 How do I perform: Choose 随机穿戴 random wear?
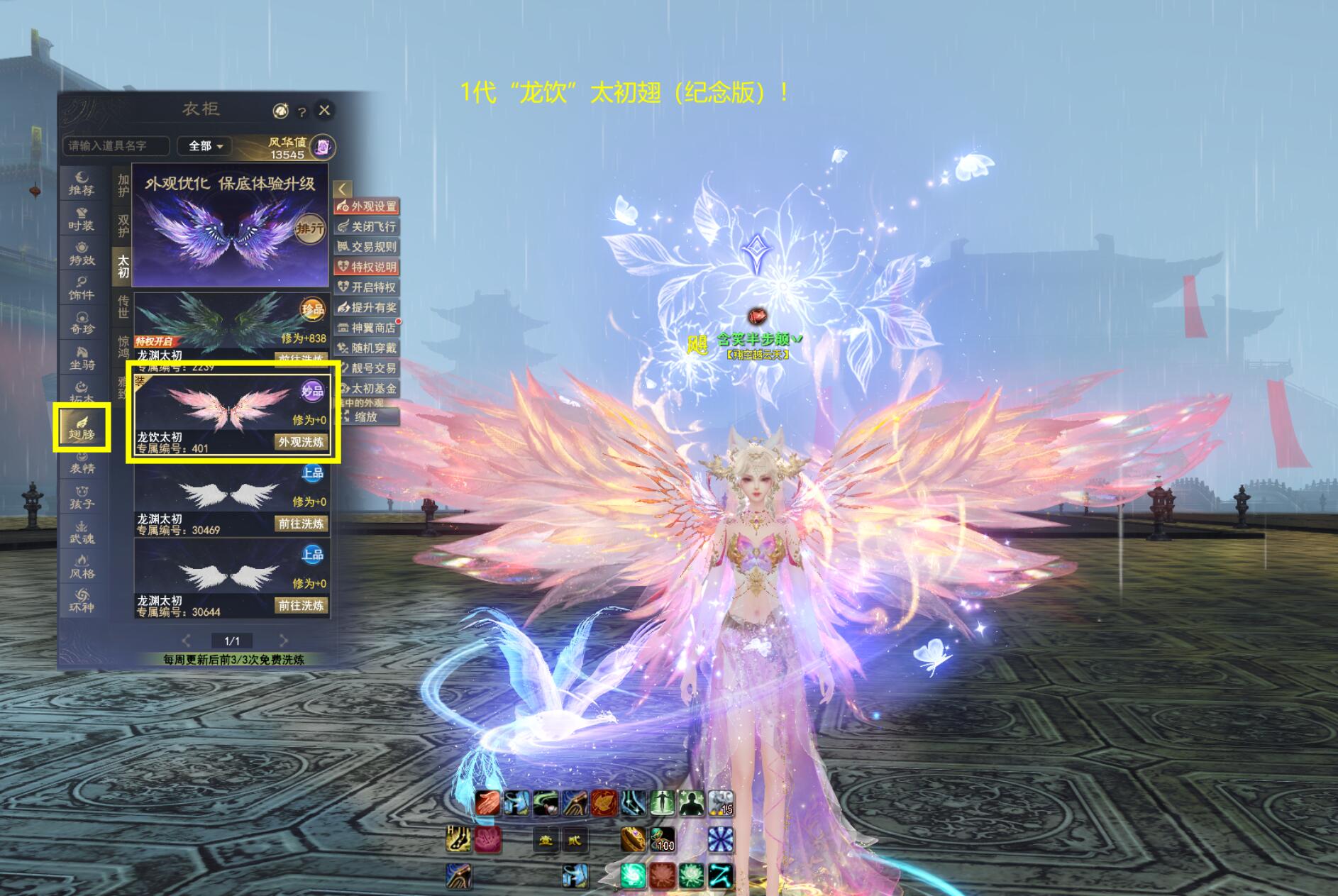pos(367,348)
